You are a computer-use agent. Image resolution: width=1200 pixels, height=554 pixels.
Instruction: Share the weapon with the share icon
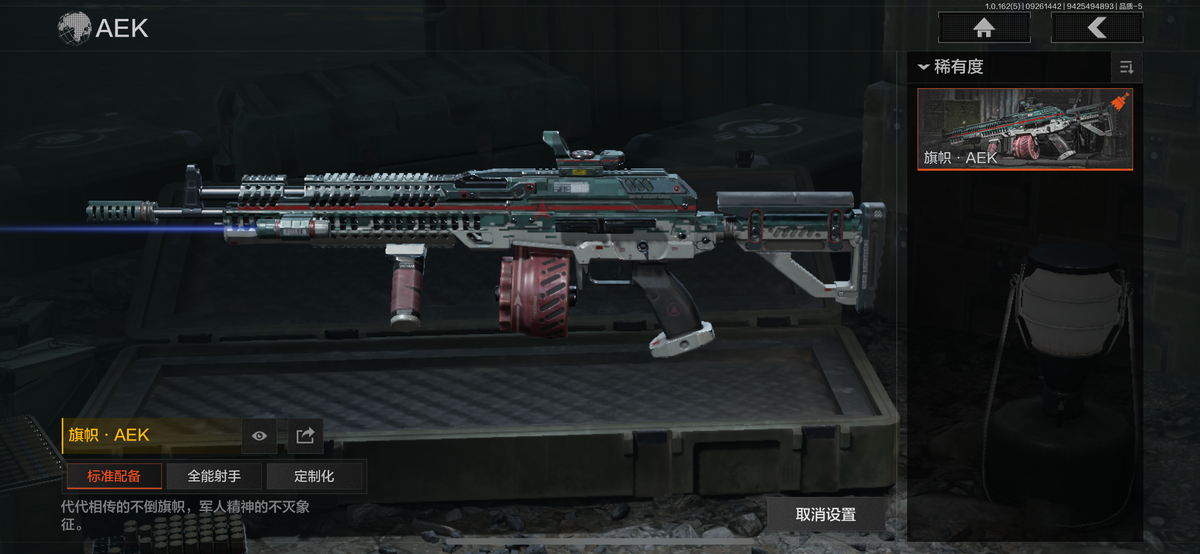tap(306, 436)
